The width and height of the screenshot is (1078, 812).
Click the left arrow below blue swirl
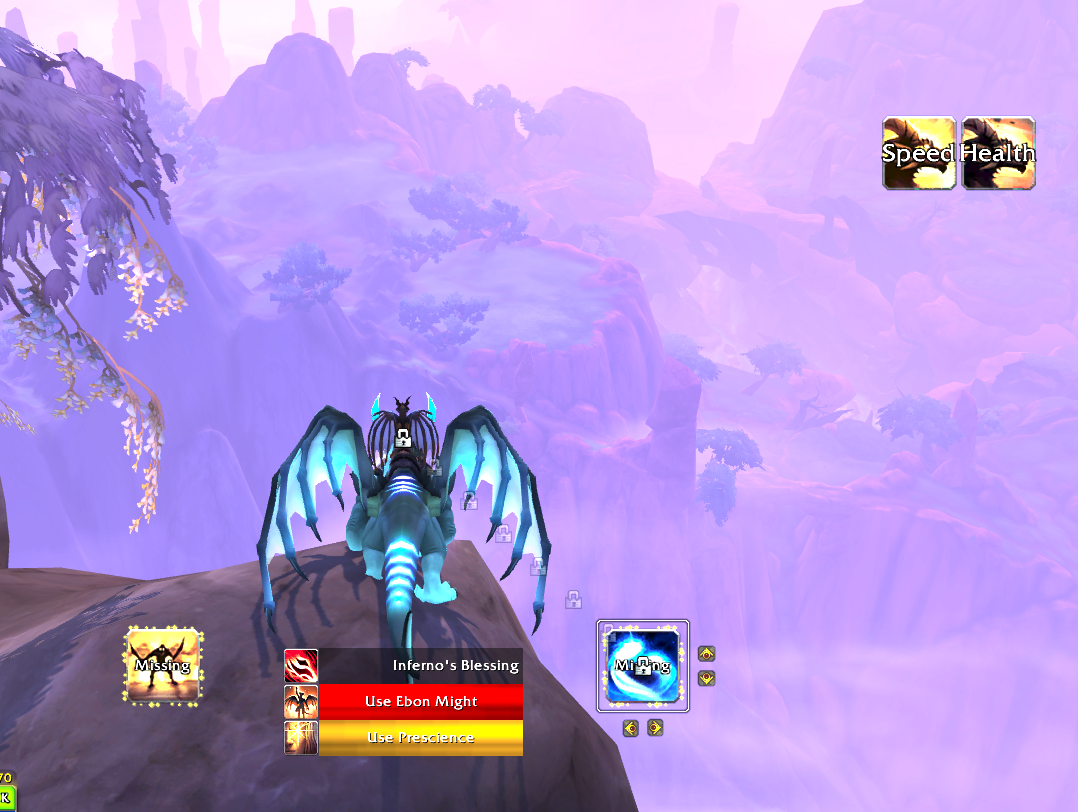click(x=631, y=728)
